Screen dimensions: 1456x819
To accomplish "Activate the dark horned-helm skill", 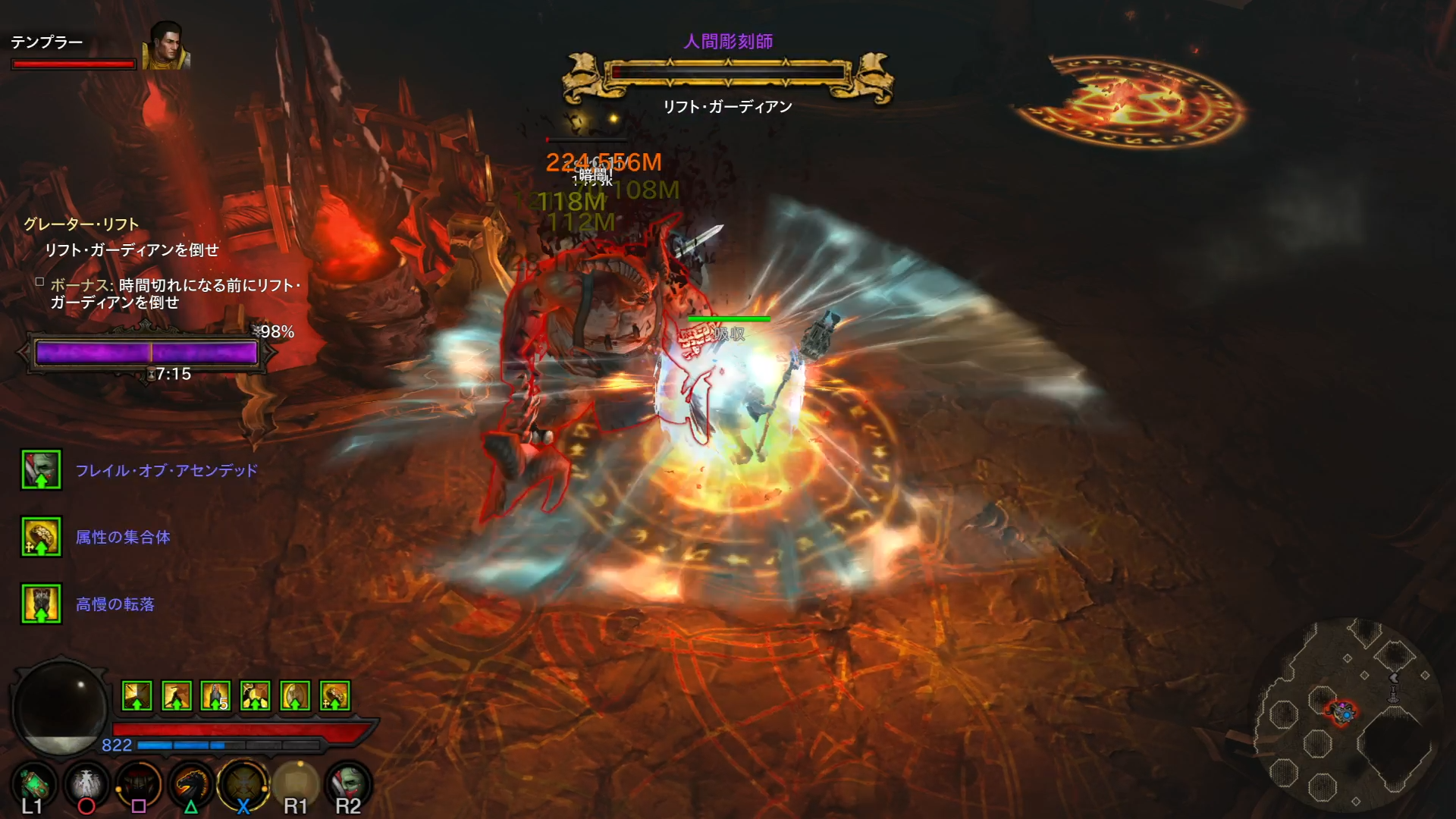I will click(x=139, y=785).
